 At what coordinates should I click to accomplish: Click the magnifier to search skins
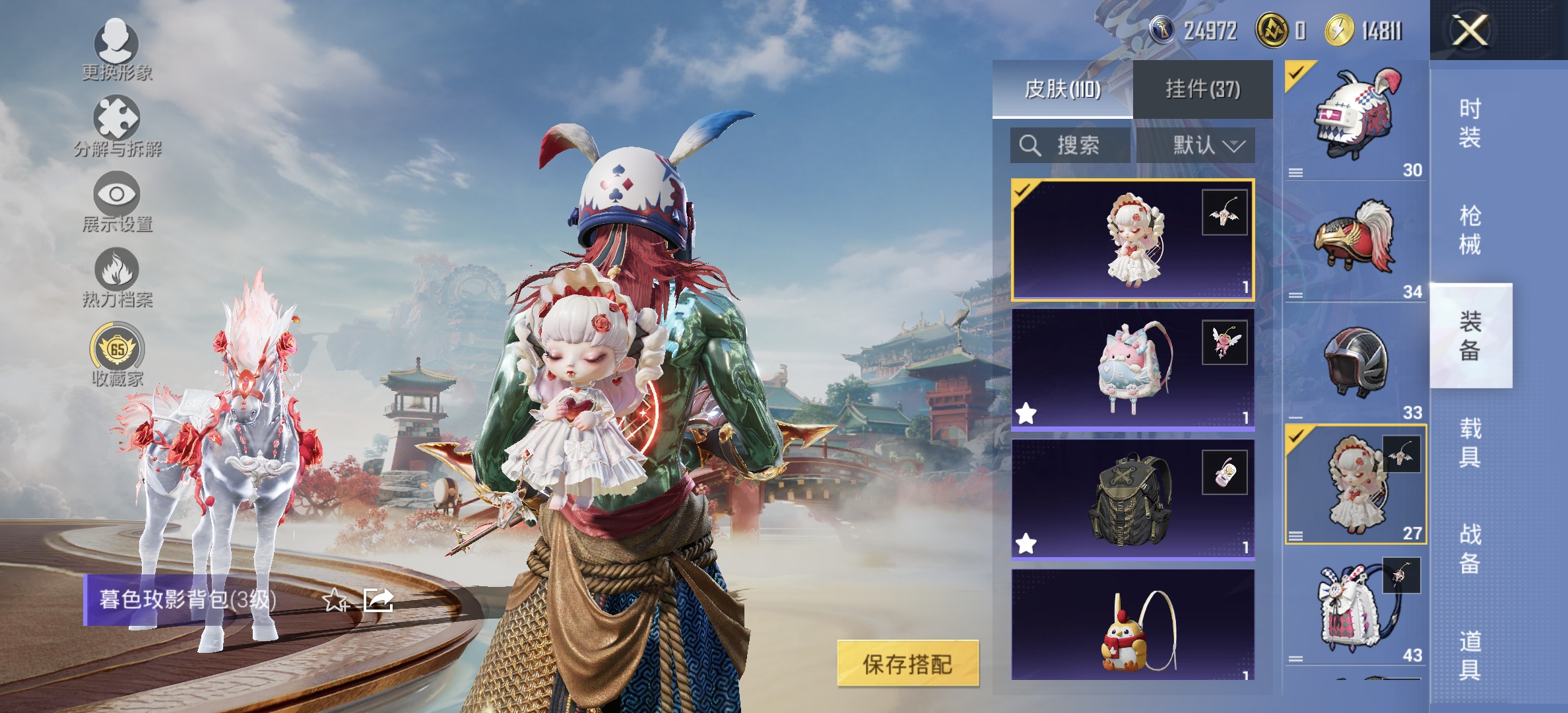1029,146
